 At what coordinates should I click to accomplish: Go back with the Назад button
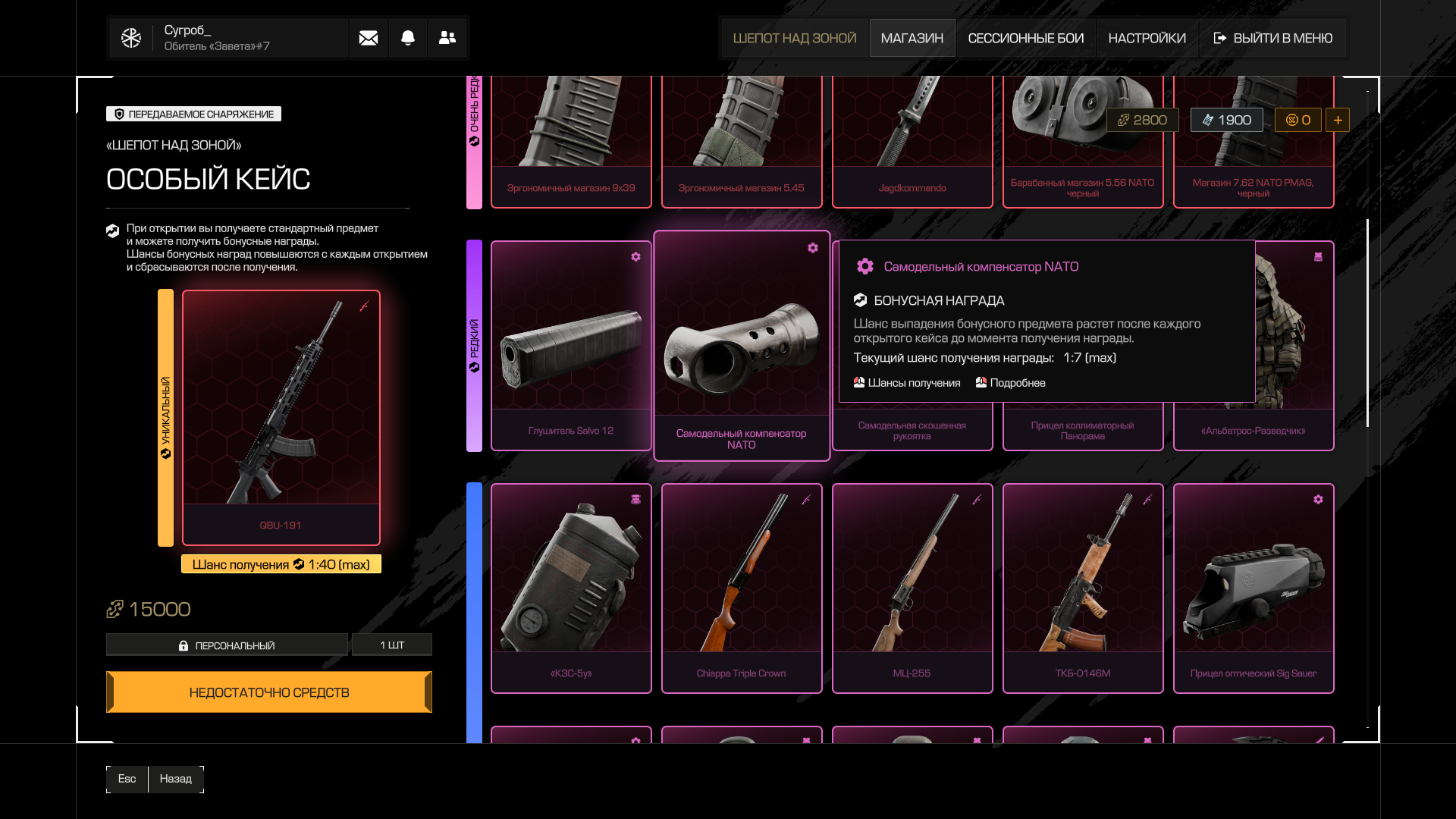(x=175, y=779)
